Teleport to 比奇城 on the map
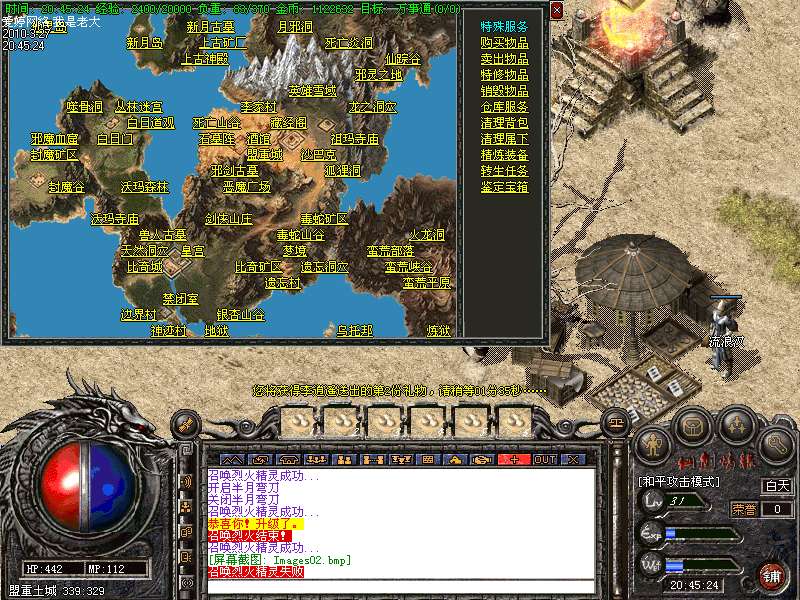The image size is (800, 600). 144,267
